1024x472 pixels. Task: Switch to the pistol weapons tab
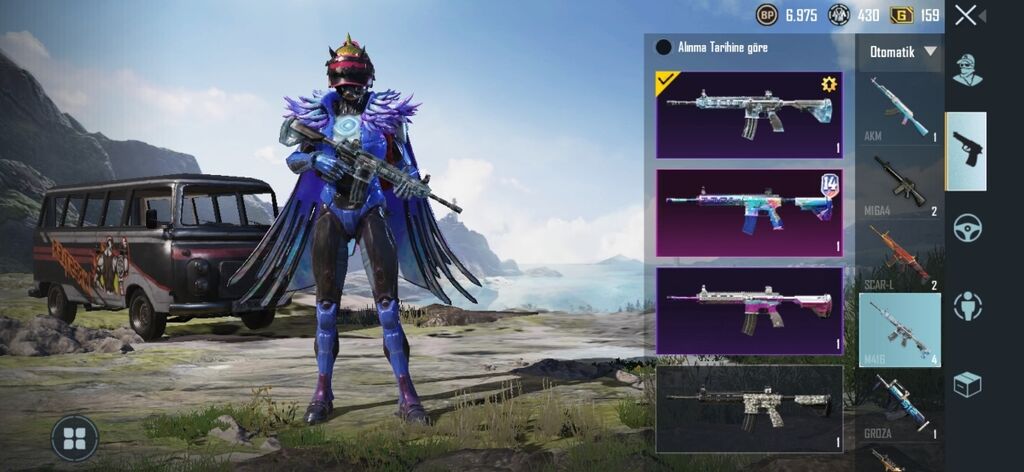point(967,150)
